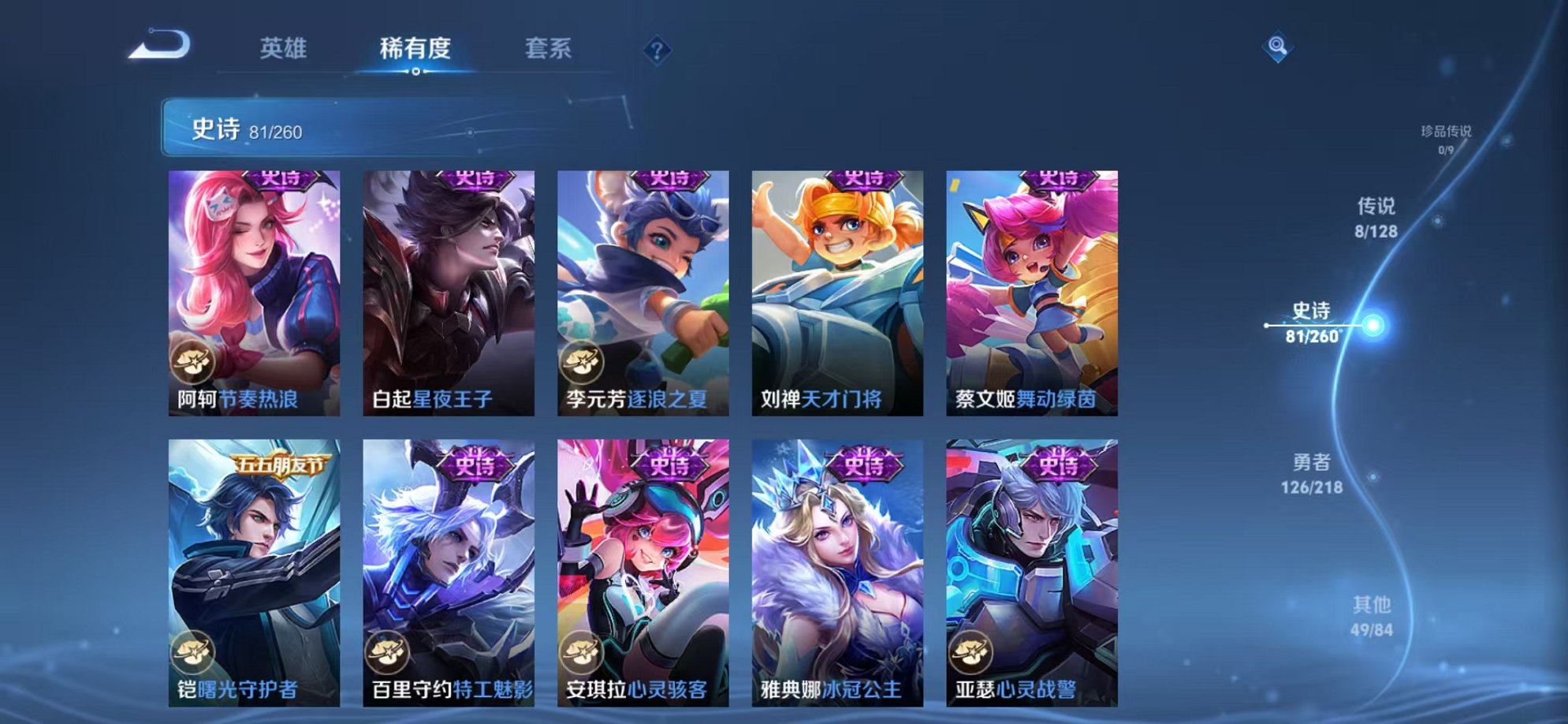Reselect the 稀有度 tab

[416, 49]
